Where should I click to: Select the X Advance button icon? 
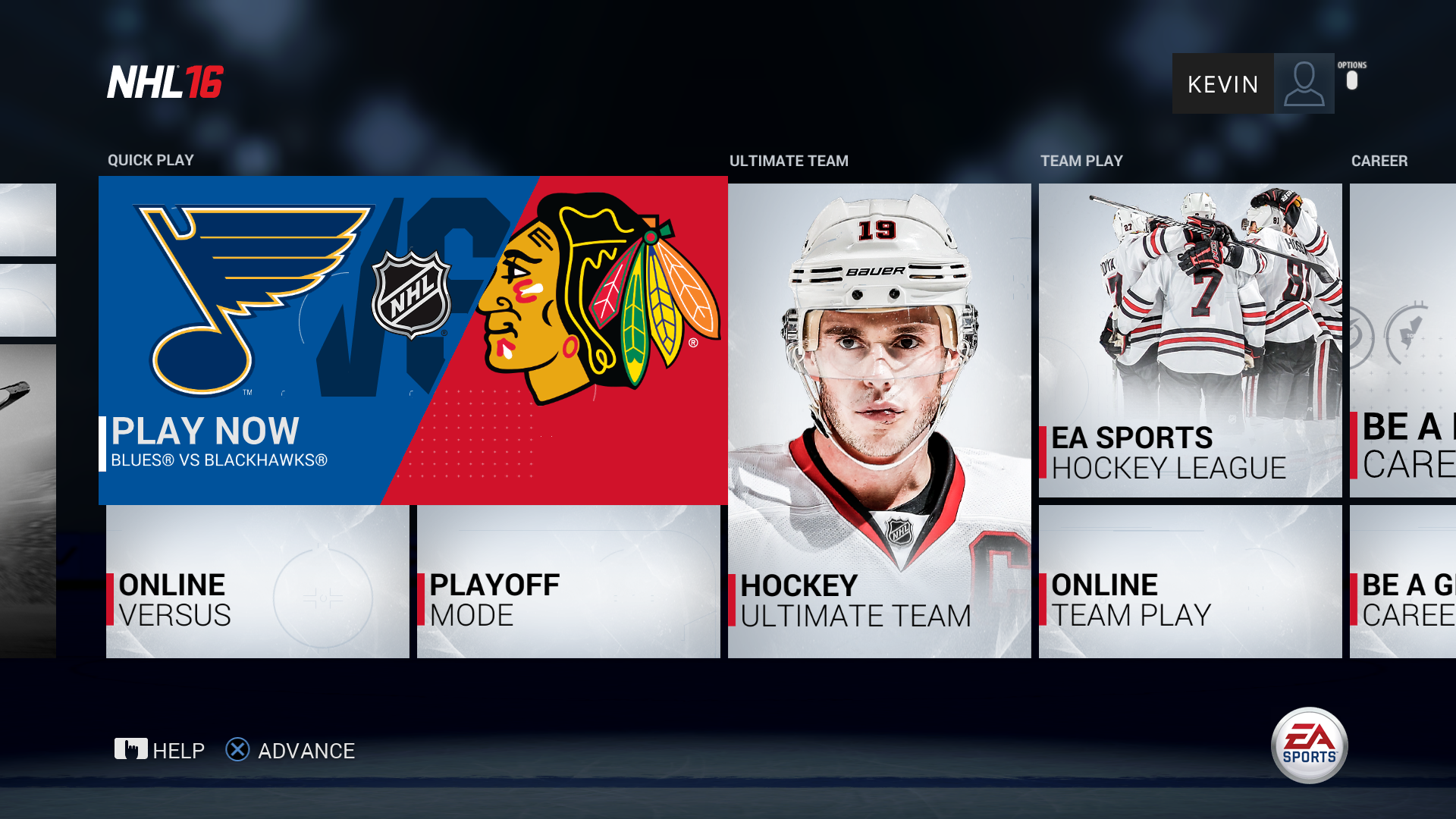[237, 750]
